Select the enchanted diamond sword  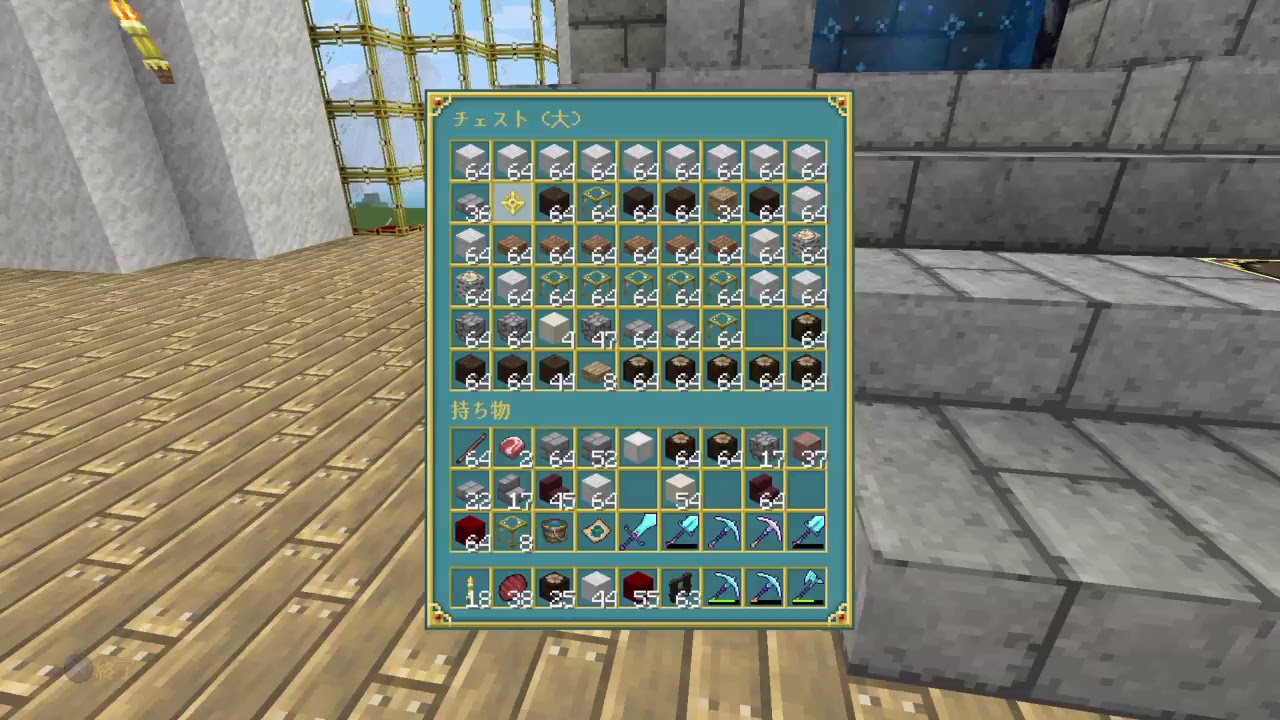(x=637, y=531)
